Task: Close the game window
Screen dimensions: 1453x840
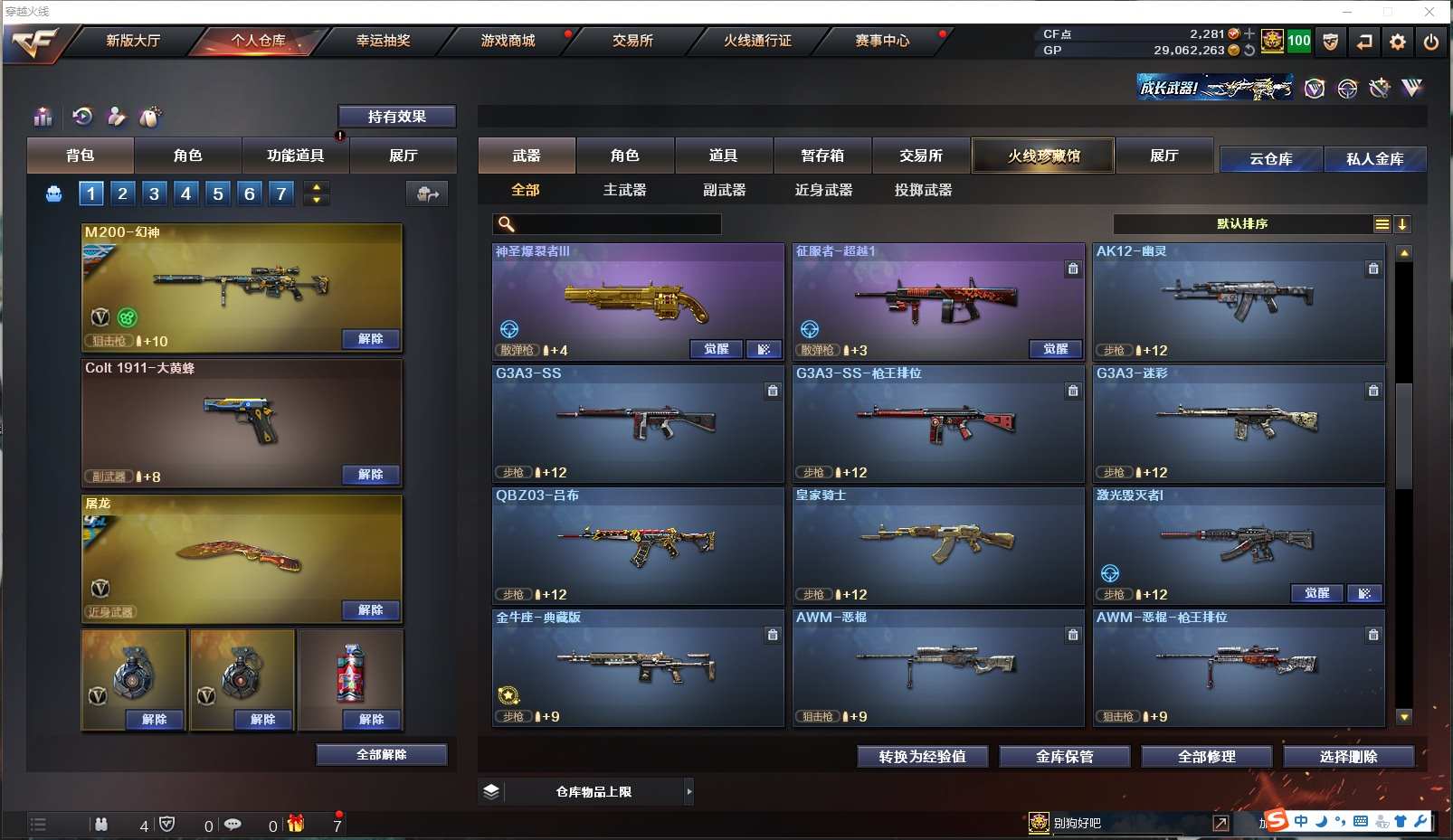Action: point(1429,12)
